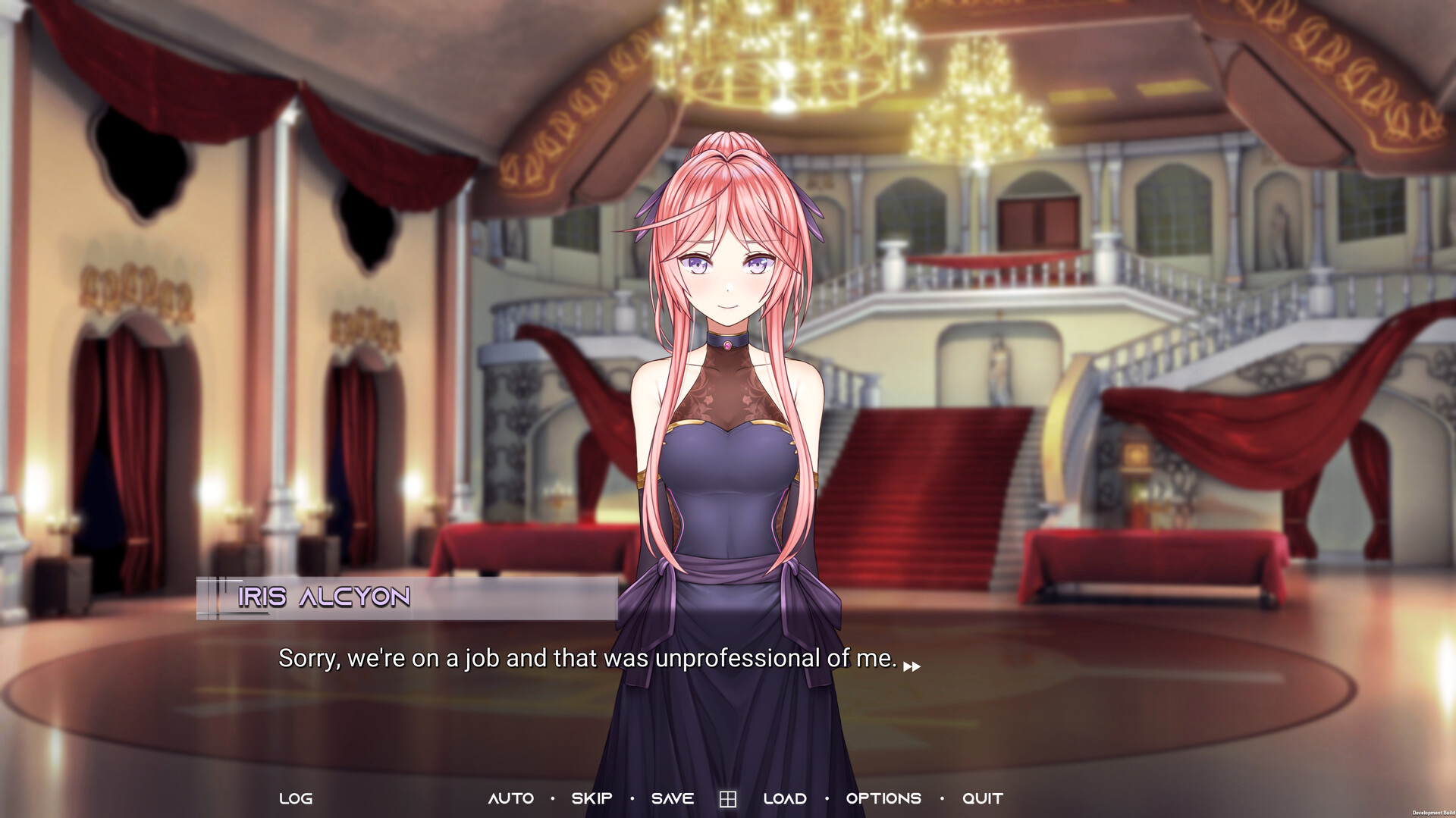The height and width of the screenshot is (818, 1456).
Task: Load a saved game
Action: tap(785, 798)
